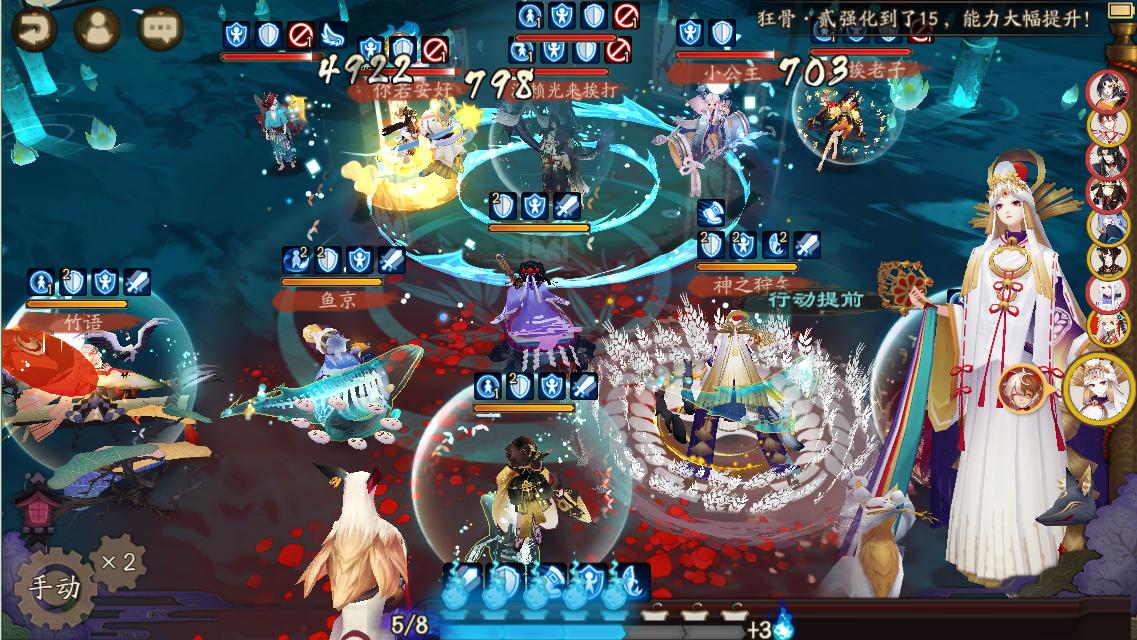Viewport: 1137px width, 640px height.
Task: Switch the ×2 battle speed gear
Action: (117, 561)
